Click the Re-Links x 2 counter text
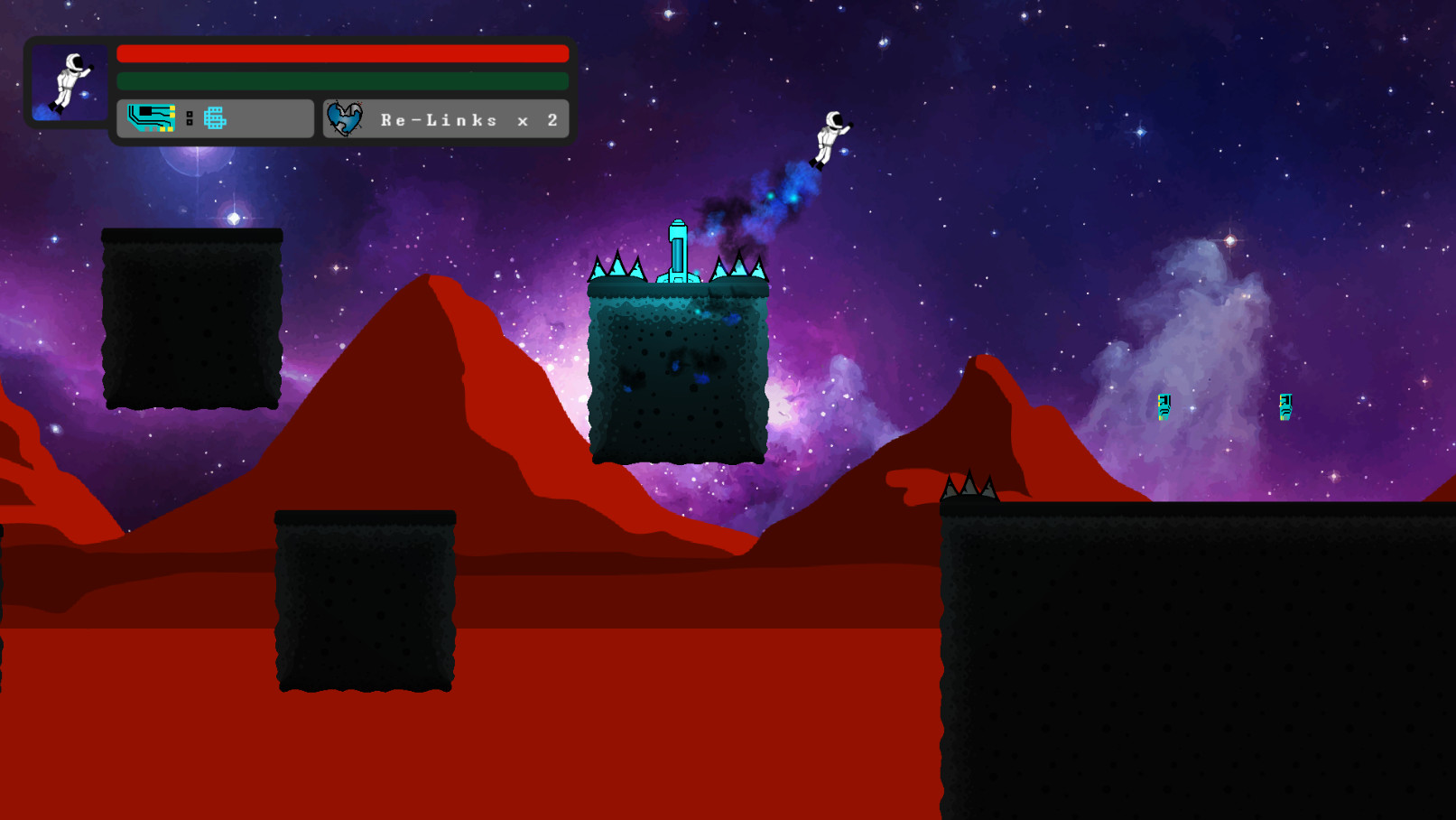This screenshot has height=820, width=1456. (x=468, y=119)
